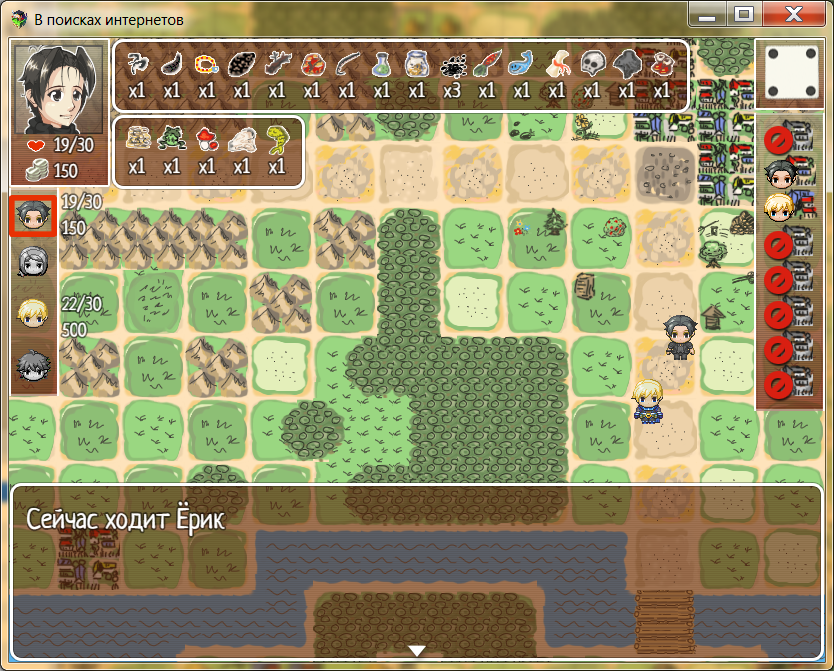Select the red paintbrush item
The height and width of the screenshot is (671, 834).
pos(486,66)
